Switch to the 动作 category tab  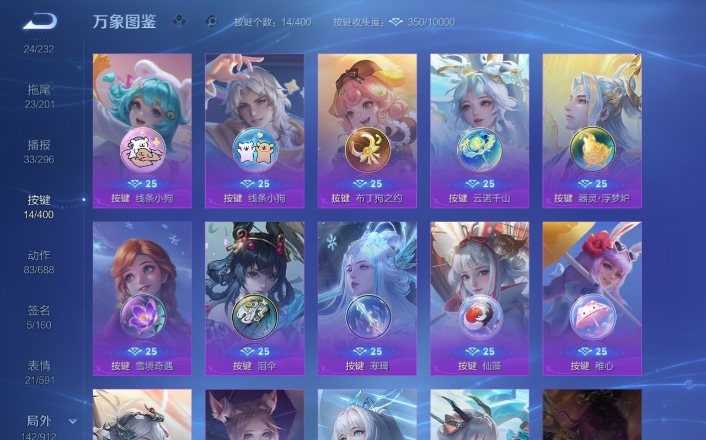tap(39, 261)
